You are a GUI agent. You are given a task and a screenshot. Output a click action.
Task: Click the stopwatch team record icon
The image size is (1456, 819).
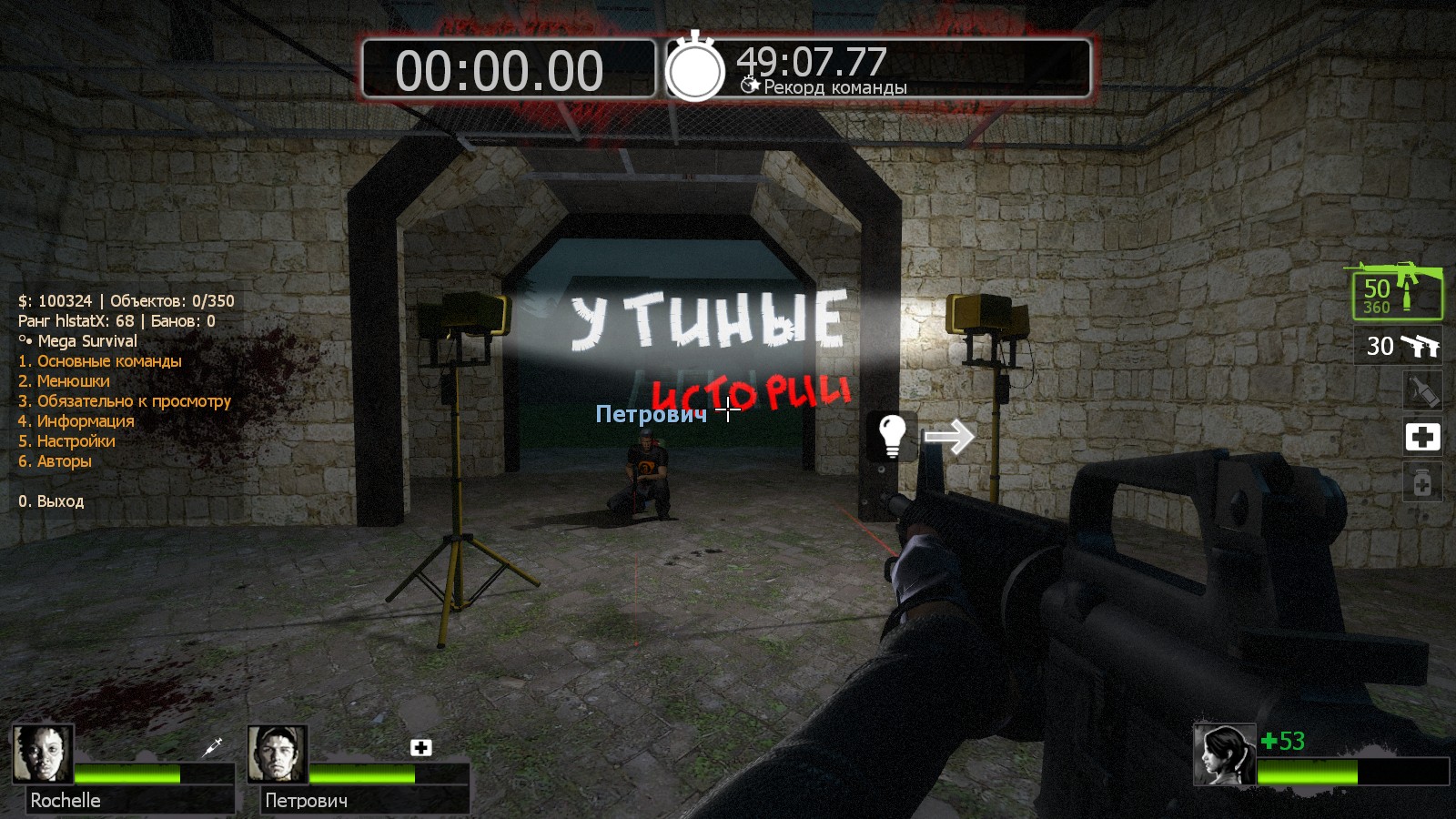click(695, 68)
